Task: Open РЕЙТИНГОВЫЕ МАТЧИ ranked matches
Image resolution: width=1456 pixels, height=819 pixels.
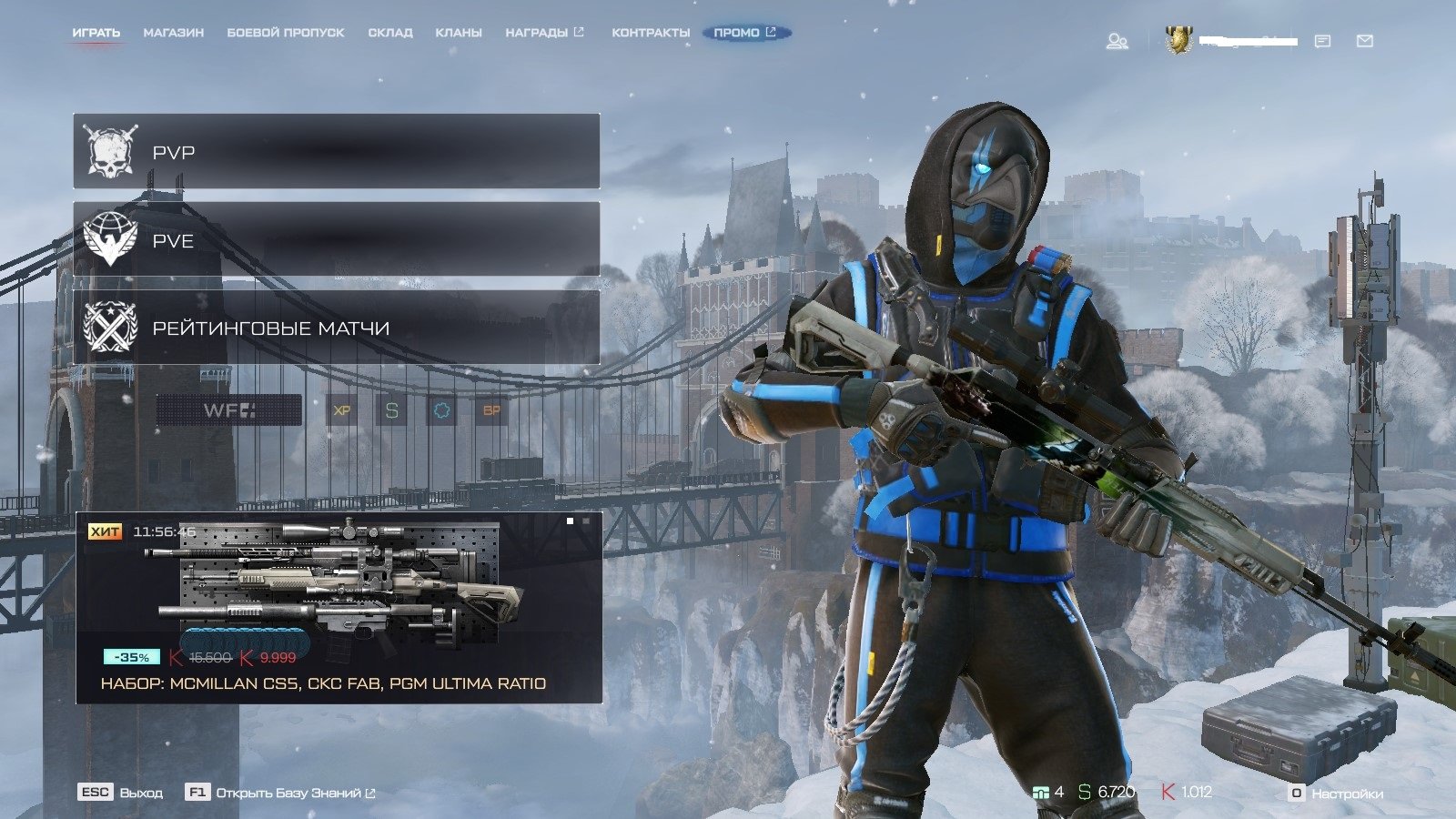Action: [x=336, y=328]
